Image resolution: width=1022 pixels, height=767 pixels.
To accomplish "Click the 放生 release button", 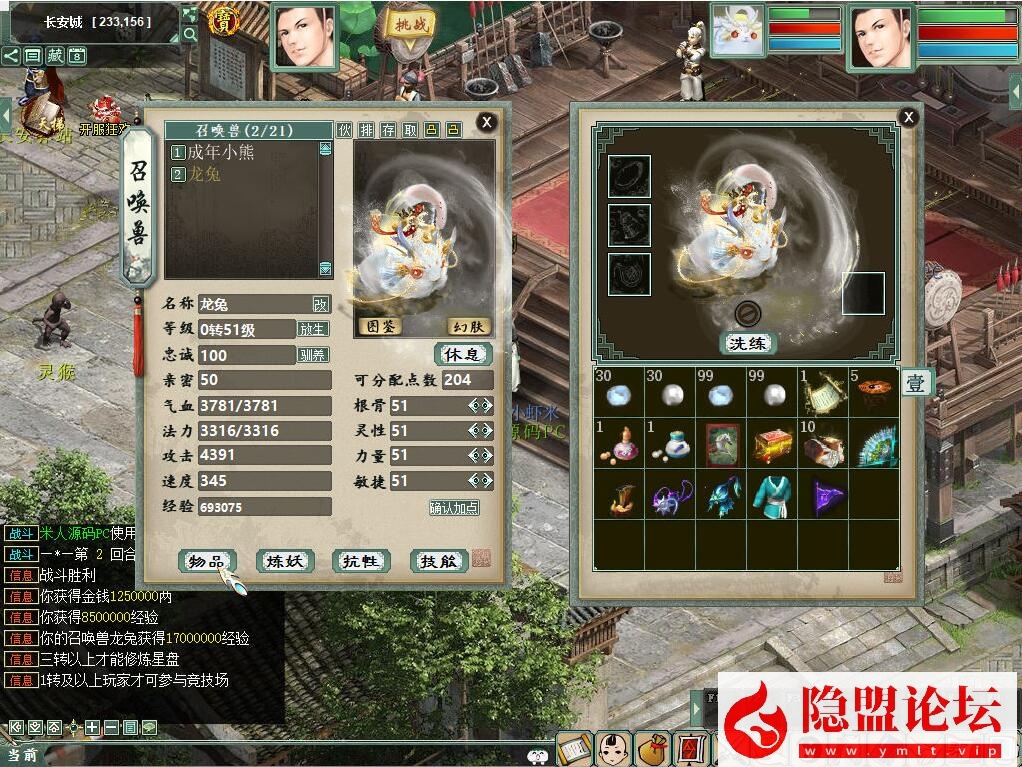I will [x=313, y=329].
